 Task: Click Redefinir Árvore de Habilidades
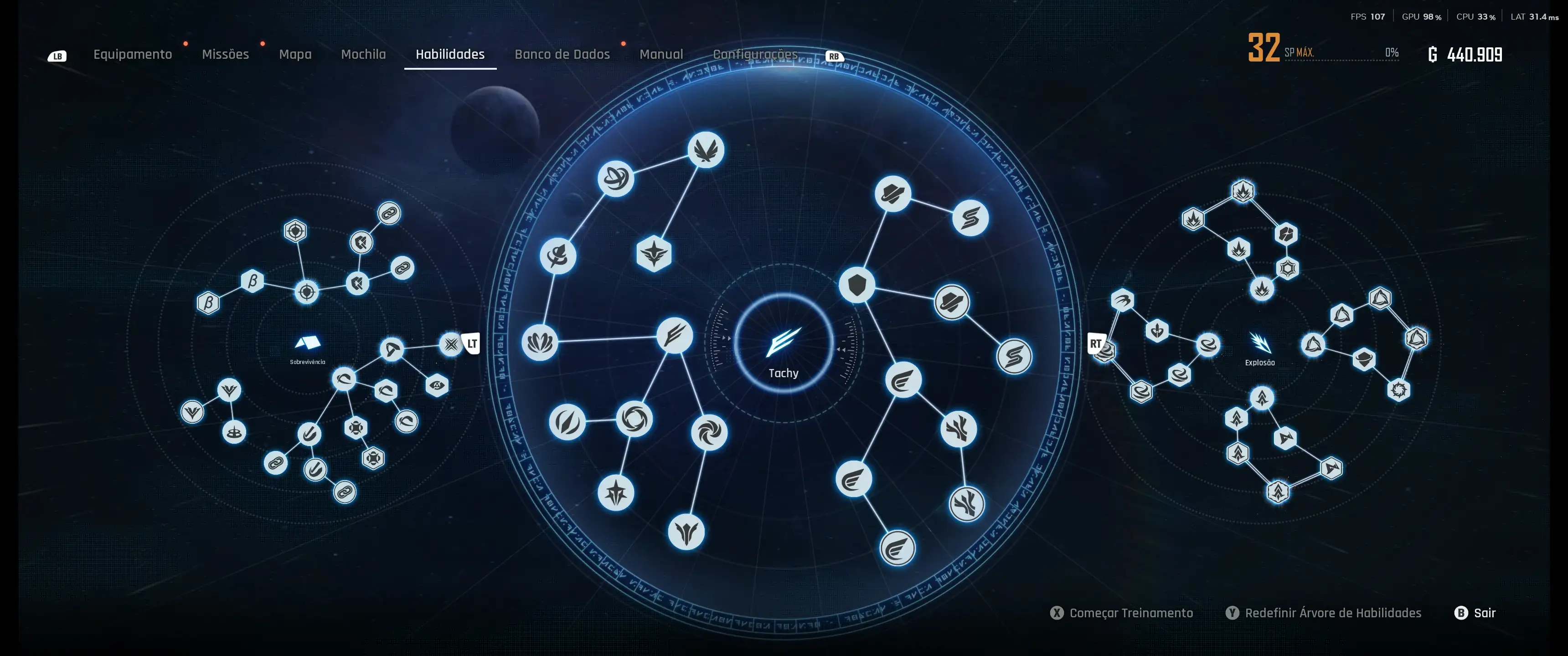point(1332,613)
